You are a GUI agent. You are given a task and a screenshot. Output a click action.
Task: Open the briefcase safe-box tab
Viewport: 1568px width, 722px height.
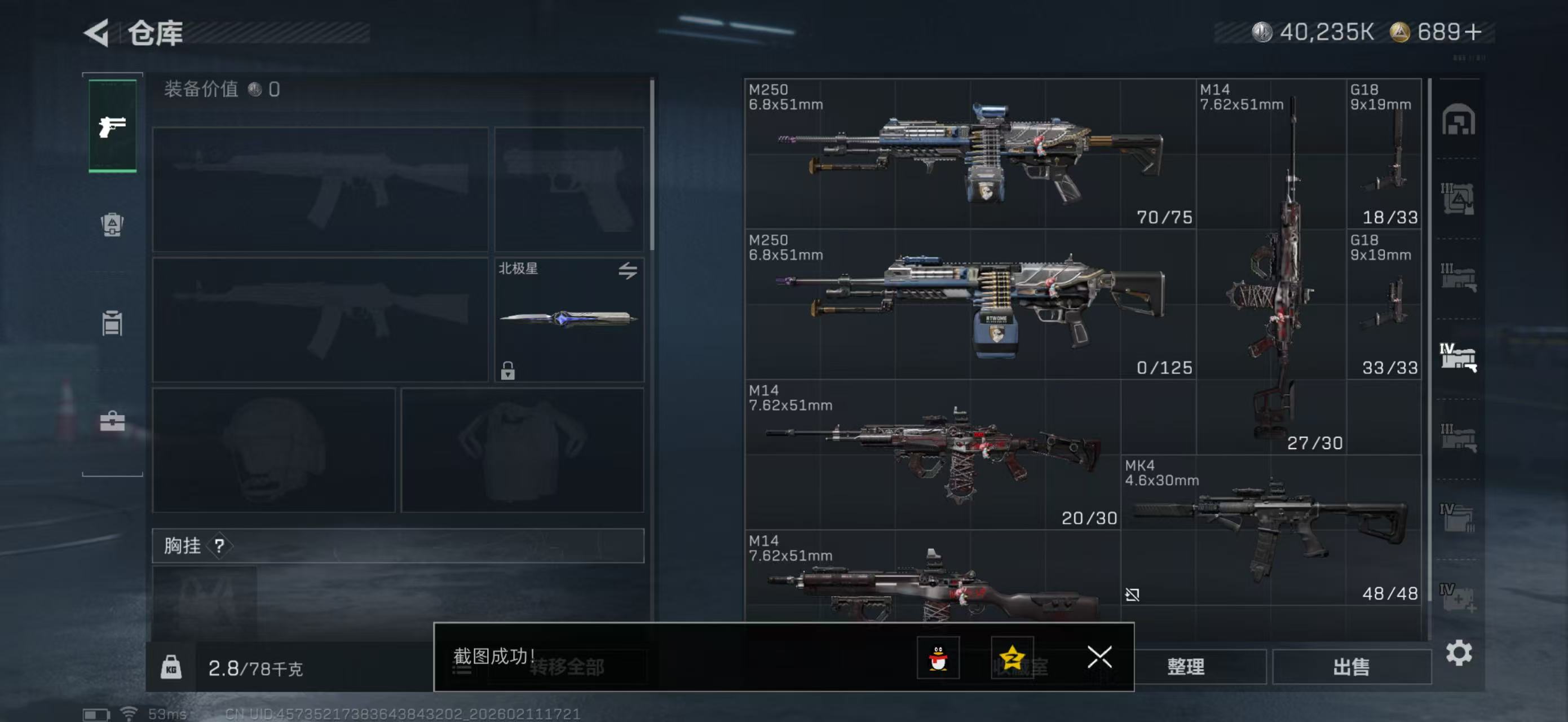(x=112, y=421)
